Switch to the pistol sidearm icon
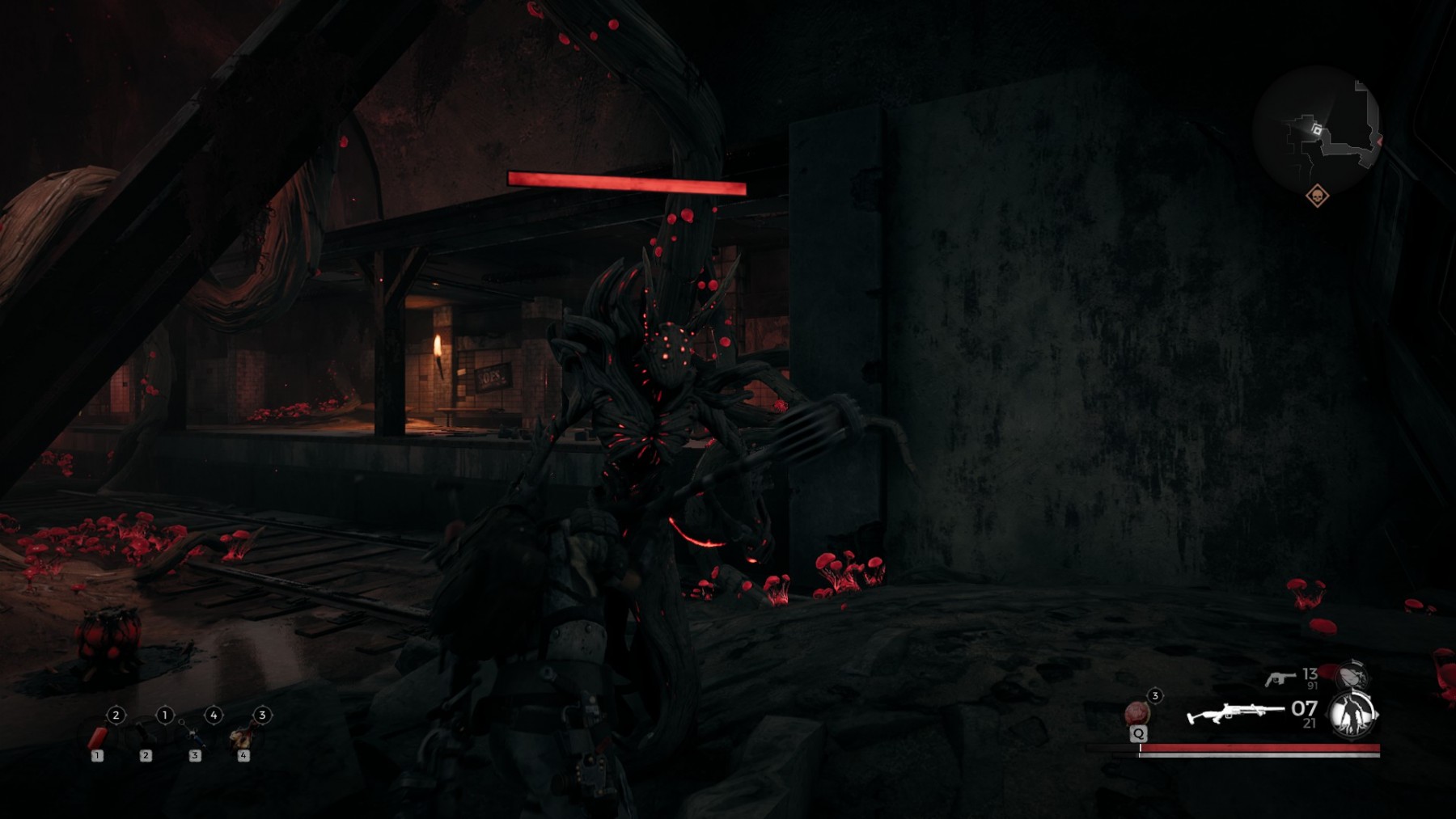 point(1280,678)
